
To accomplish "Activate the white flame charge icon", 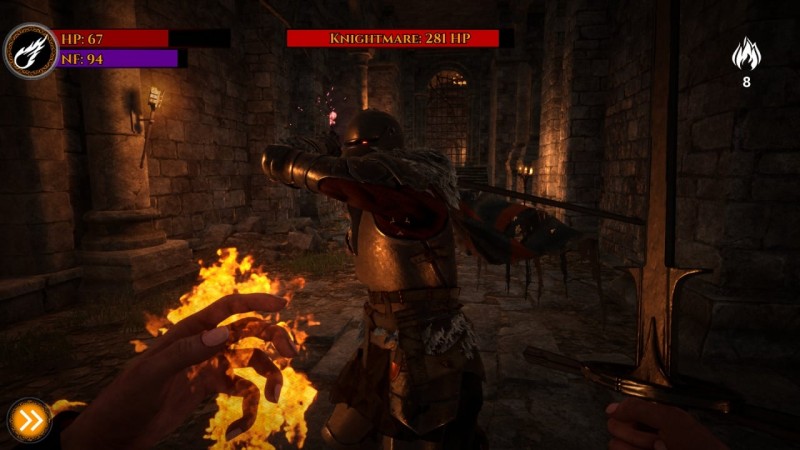I will tap(746, 54).
